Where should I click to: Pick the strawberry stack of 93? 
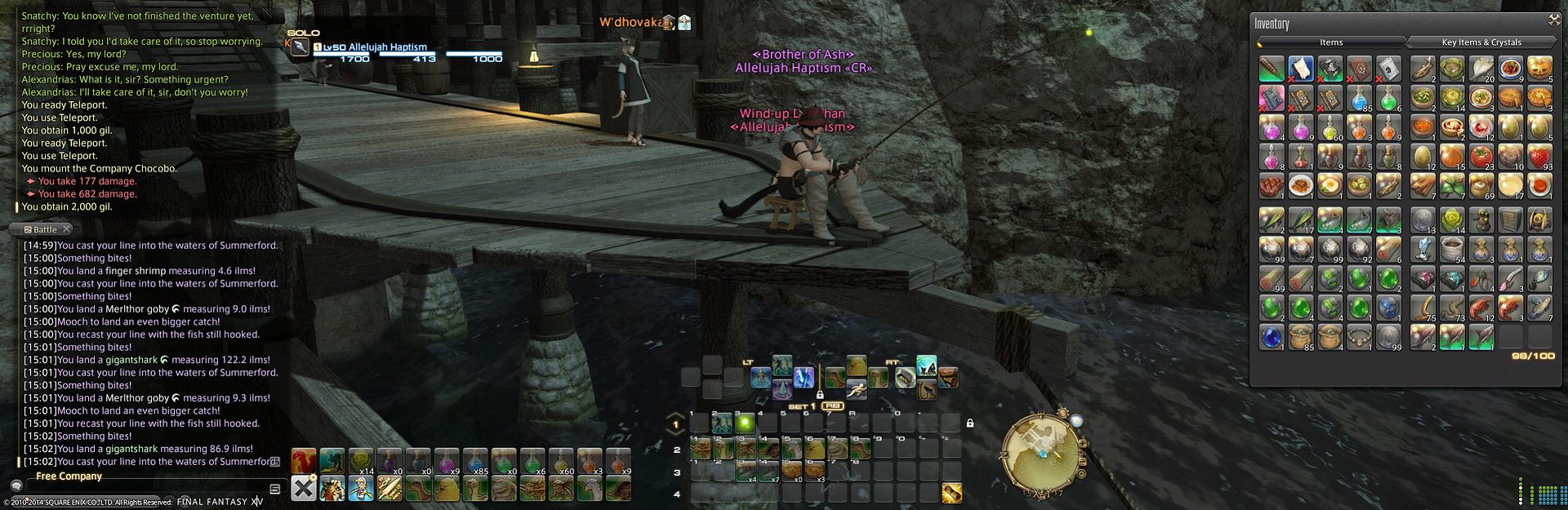[1539, 157]
